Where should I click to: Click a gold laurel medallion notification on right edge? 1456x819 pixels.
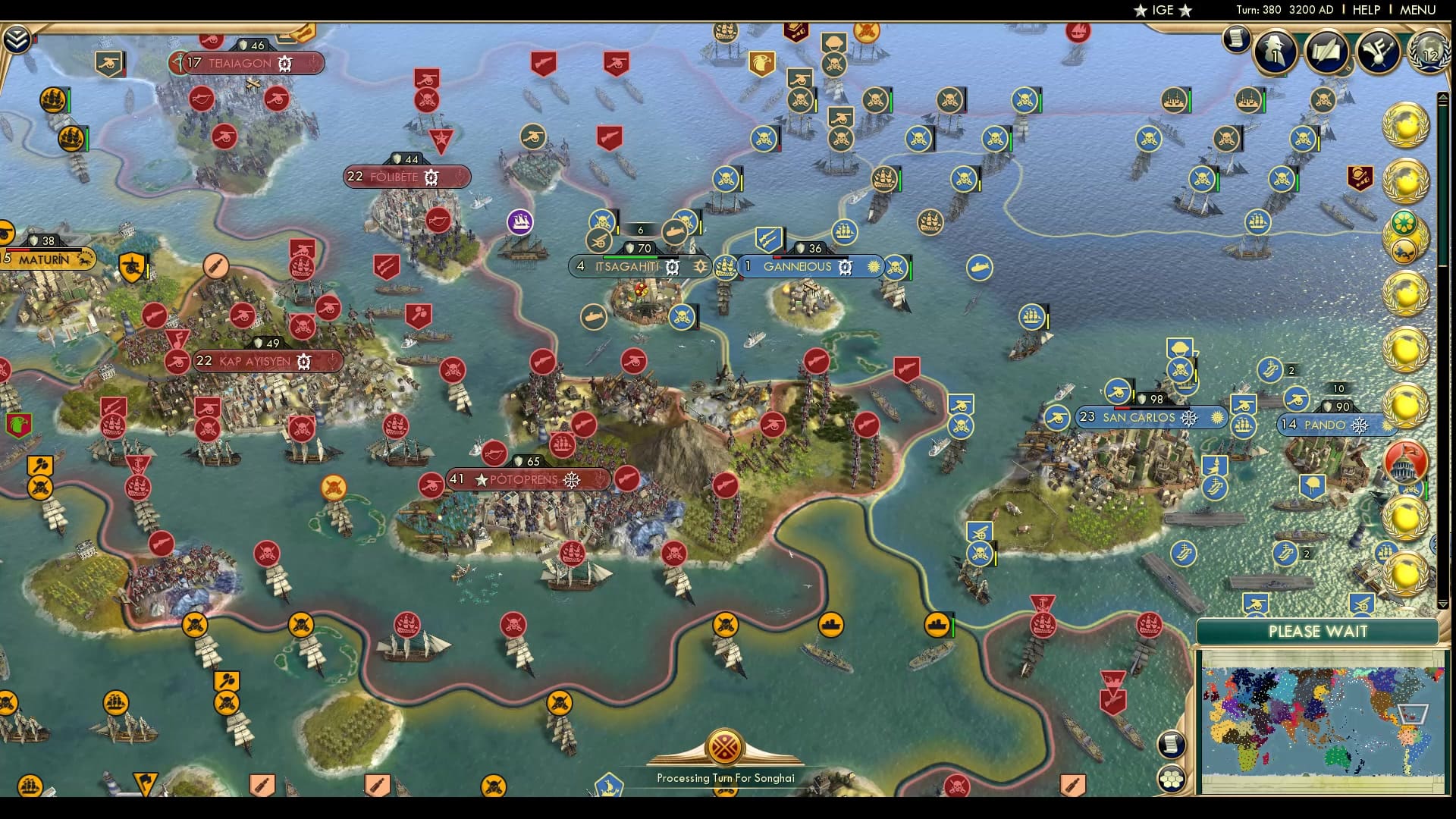1407,125
